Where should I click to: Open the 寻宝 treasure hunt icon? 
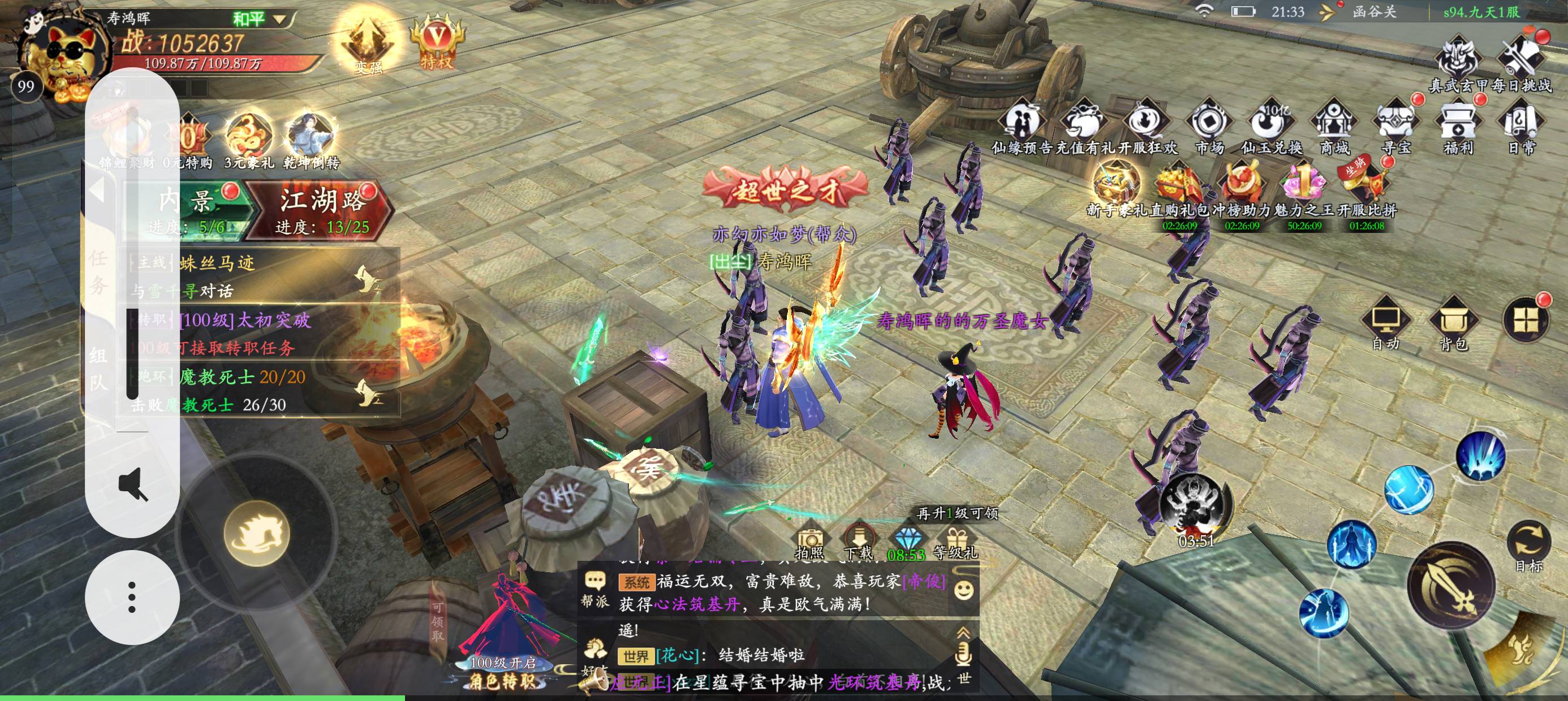(1395, 128)
